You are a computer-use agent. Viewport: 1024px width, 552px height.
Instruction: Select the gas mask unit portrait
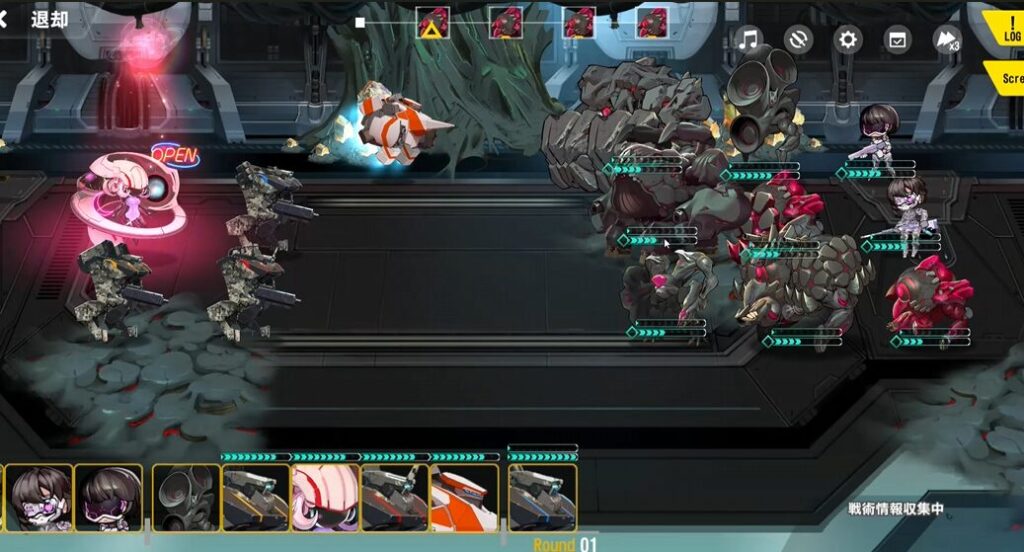pyautogui.click(x=186, y=497)
